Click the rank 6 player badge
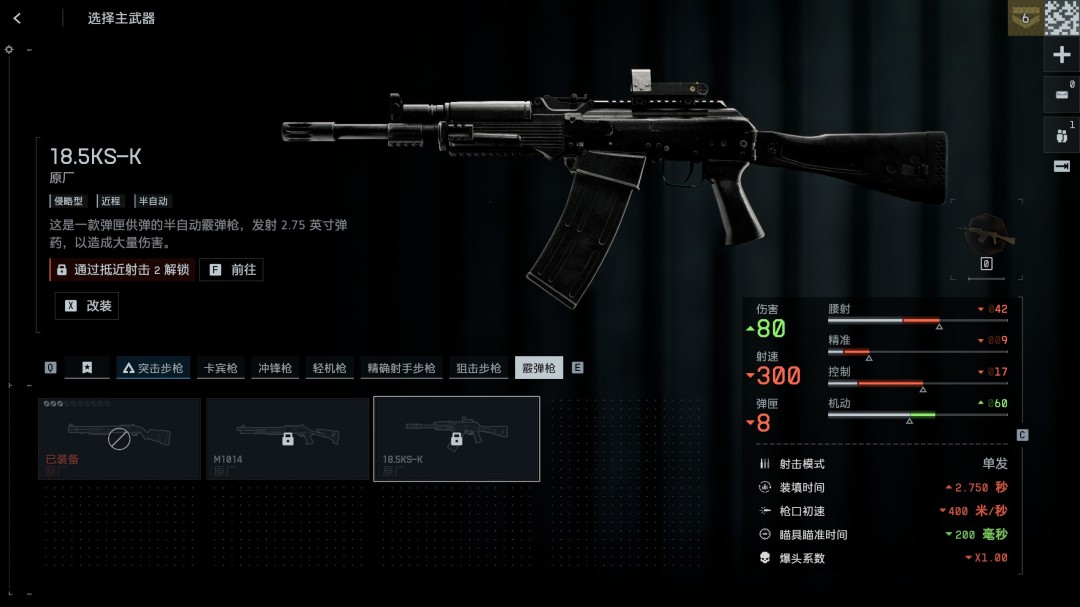The width and height of the screenshot is (1080, 607). tap(1024, 18)
